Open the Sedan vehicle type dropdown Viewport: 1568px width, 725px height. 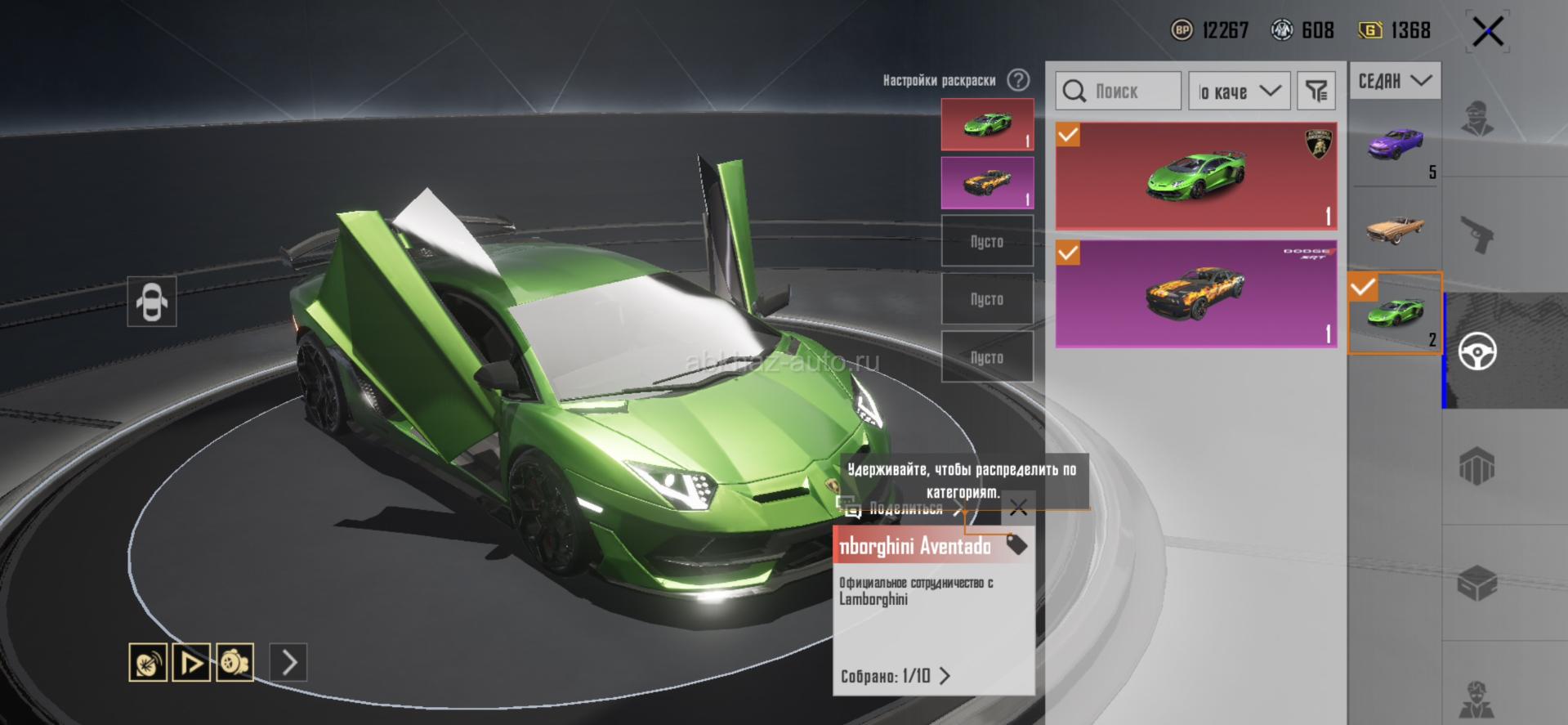(x=1394, y=81)
